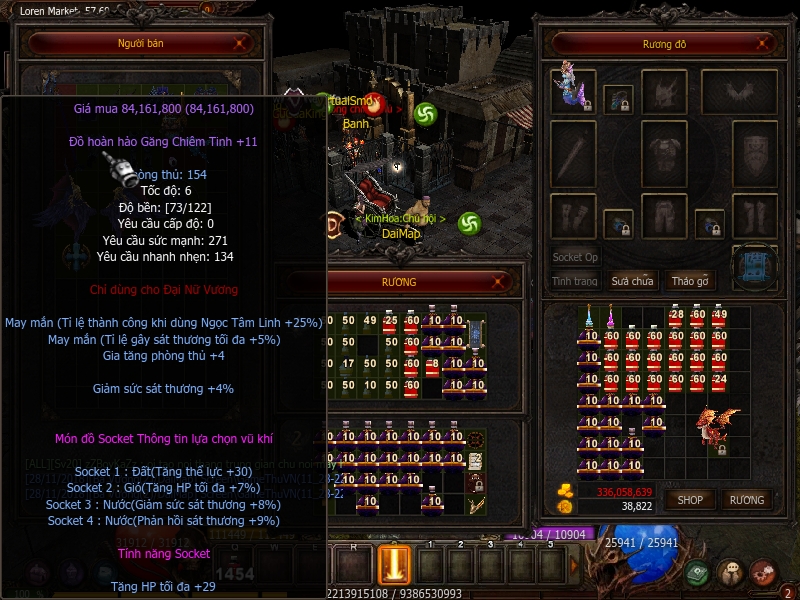
Task: Click the blue scroll icon in equipment panel
Action: pos(754,267)
